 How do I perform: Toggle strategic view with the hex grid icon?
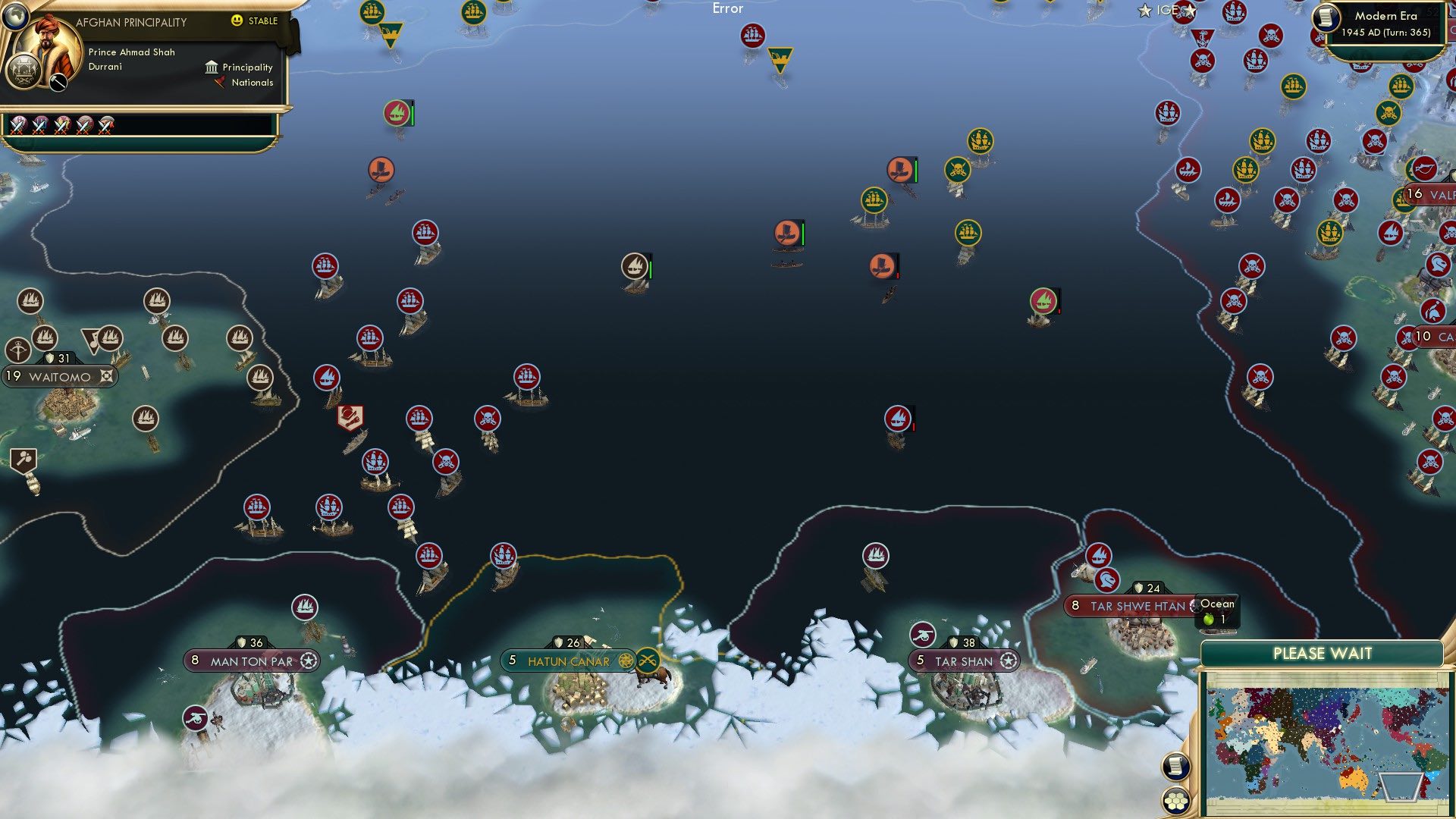[x=1176, y=802]
